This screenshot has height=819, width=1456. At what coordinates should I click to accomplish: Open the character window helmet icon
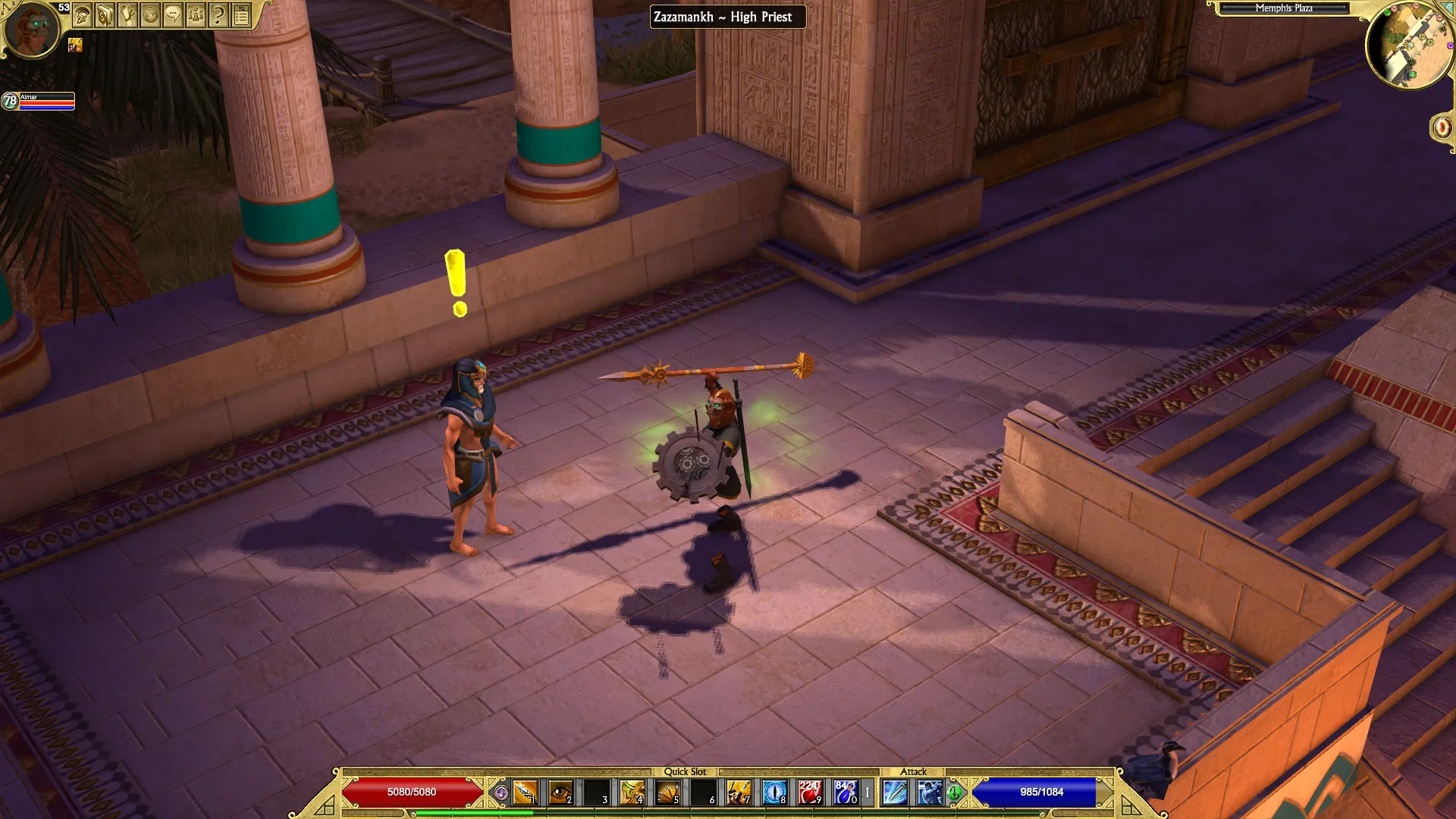(83, 15)
